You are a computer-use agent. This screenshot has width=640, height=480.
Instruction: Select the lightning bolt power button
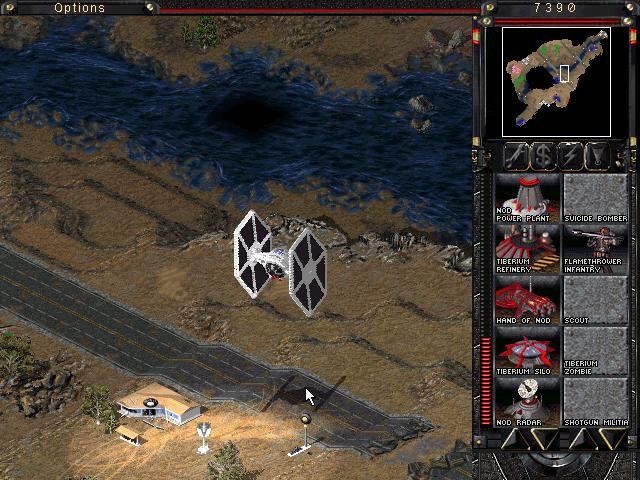coord(571,156)
